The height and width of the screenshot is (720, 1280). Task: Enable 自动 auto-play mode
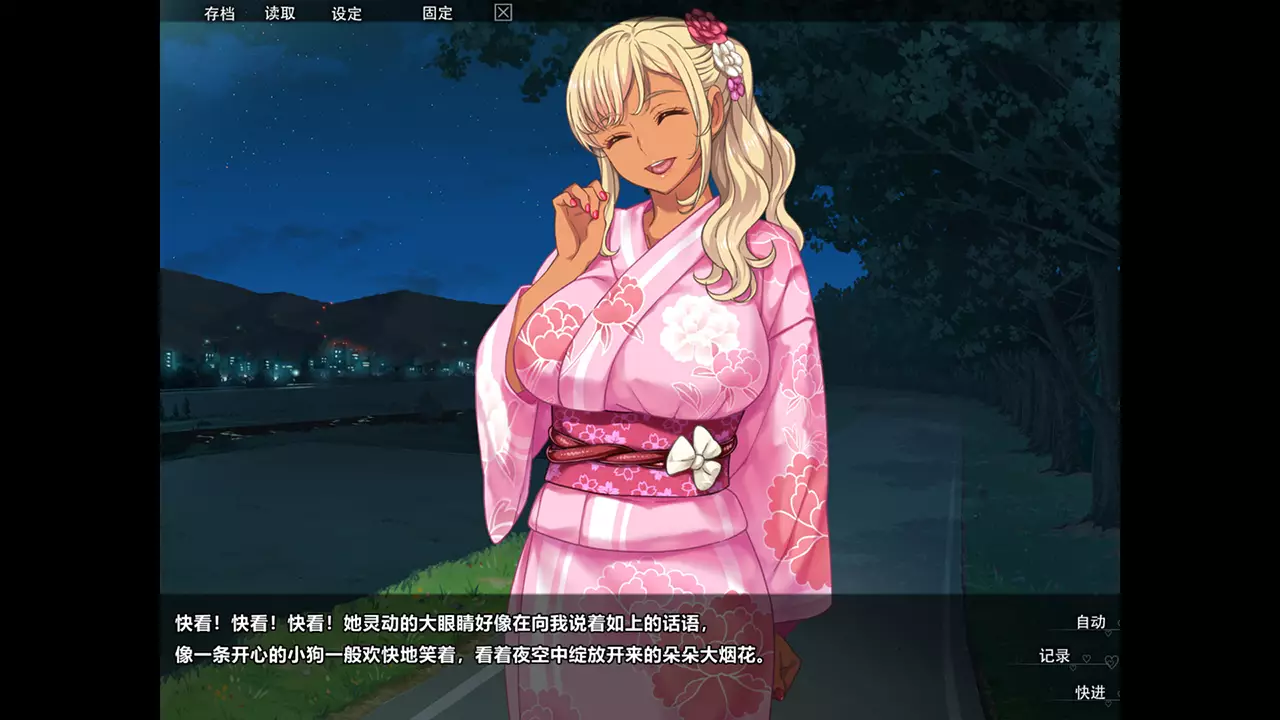point(1091,622)
